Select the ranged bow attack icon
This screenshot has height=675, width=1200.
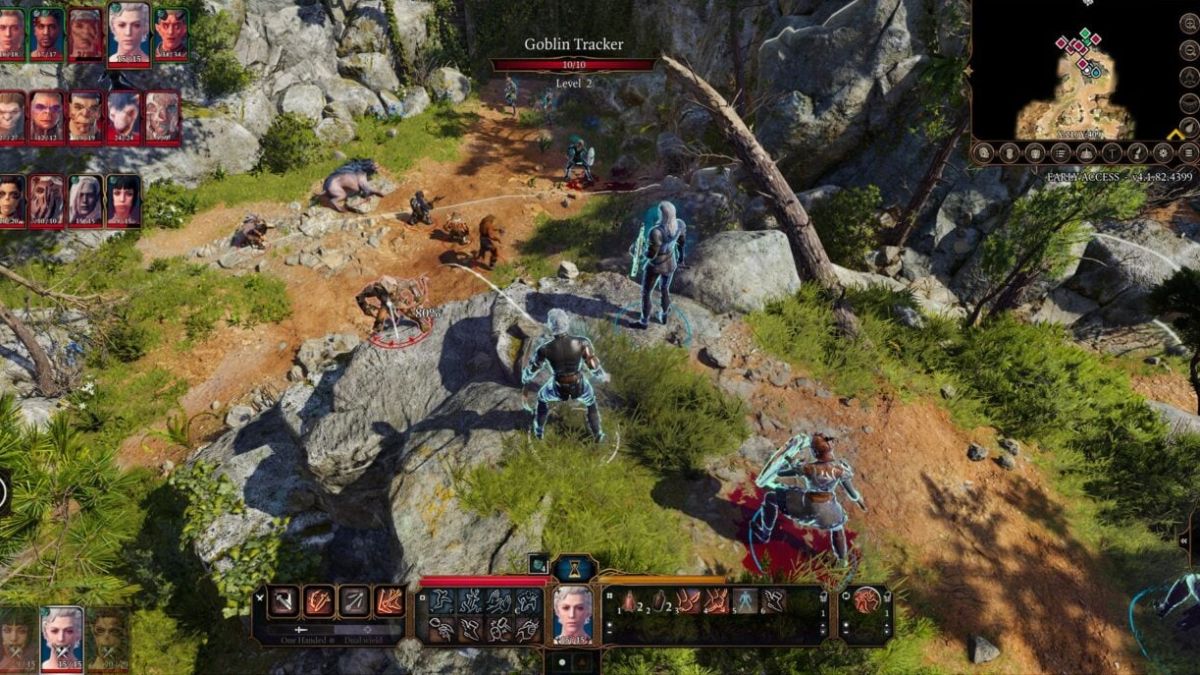(354, 601)
